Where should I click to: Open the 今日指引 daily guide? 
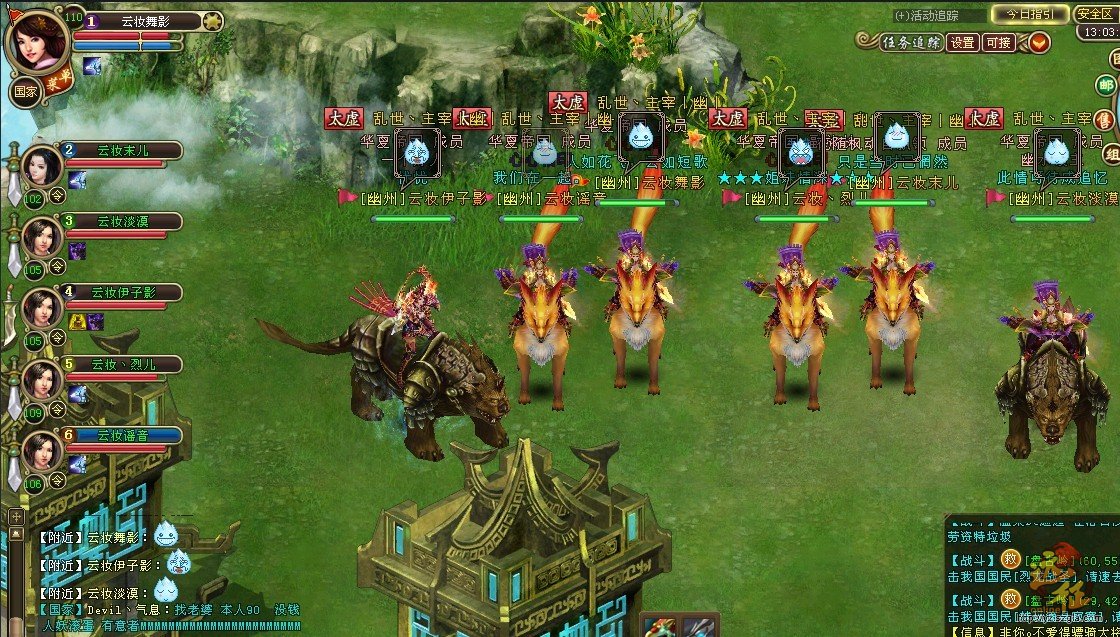pyautogui.click(x=1028, y=14)
